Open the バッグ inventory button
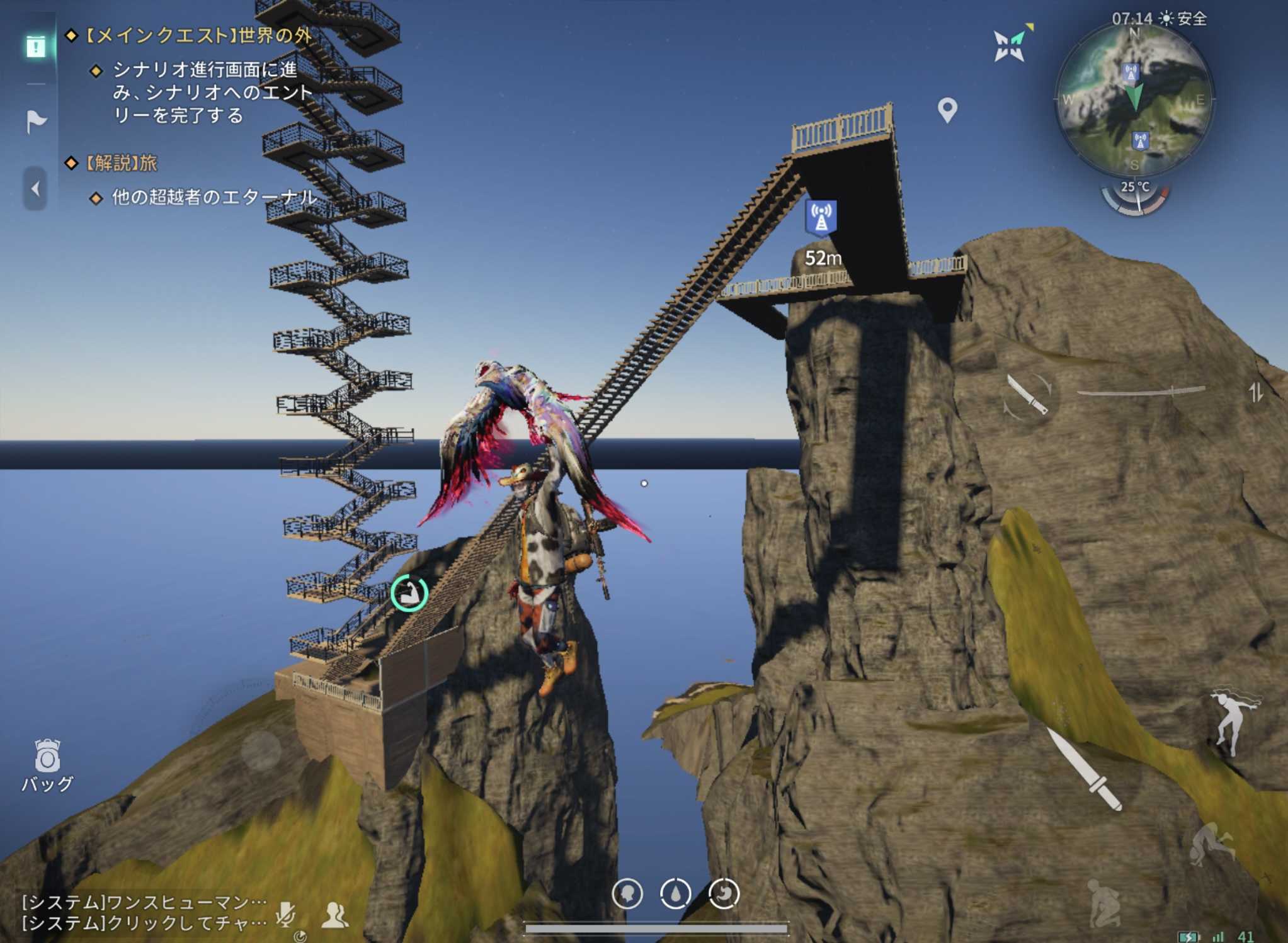Screen dimensions: 1288x943 [47, 764]
